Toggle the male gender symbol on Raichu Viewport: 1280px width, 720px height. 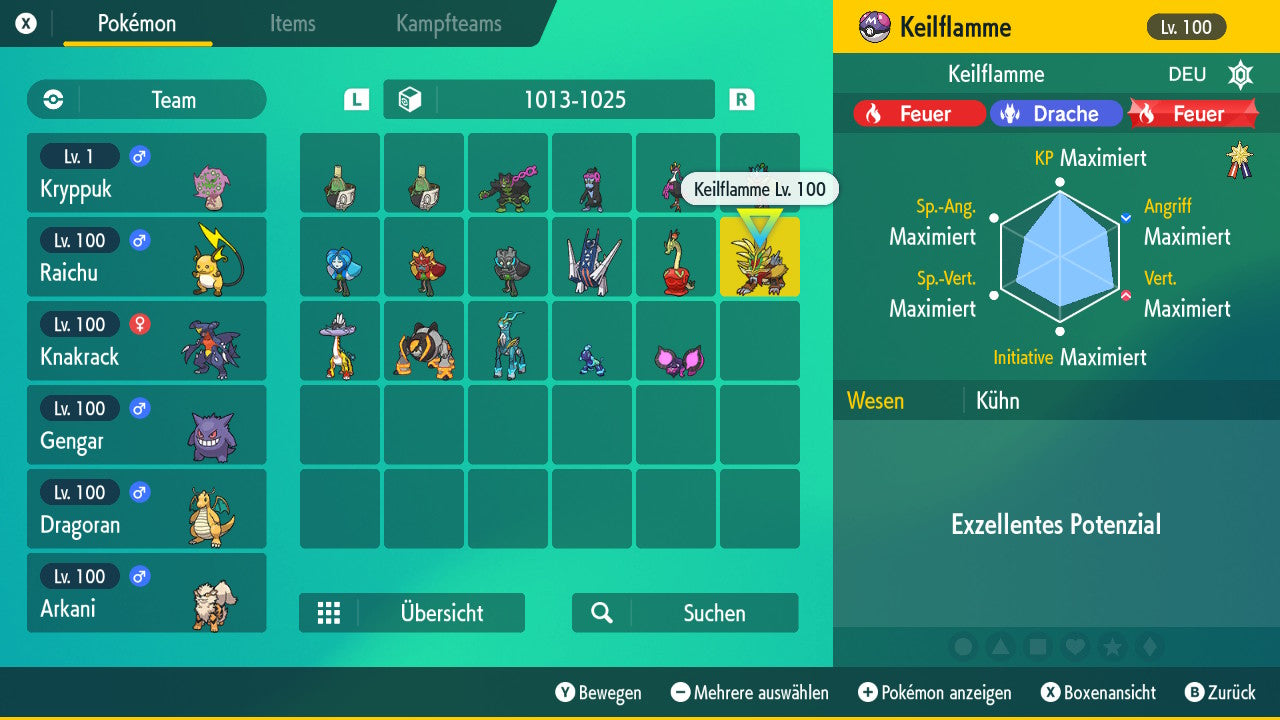click(138, 240)
